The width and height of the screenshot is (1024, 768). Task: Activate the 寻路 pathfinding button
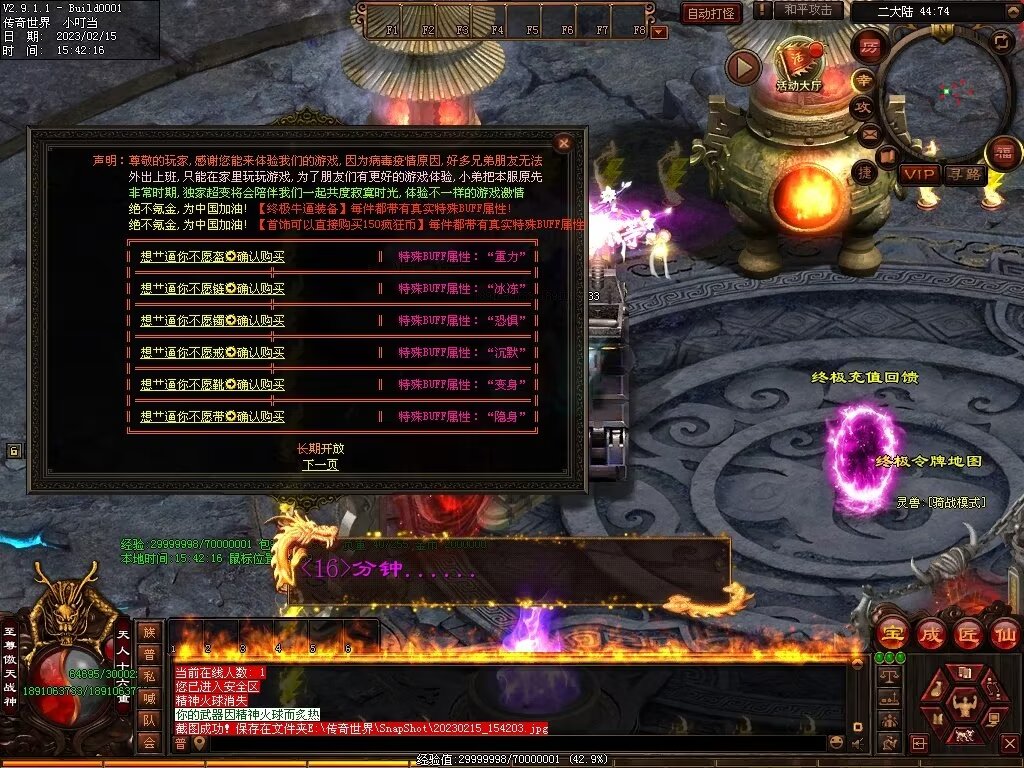[964, 174]
